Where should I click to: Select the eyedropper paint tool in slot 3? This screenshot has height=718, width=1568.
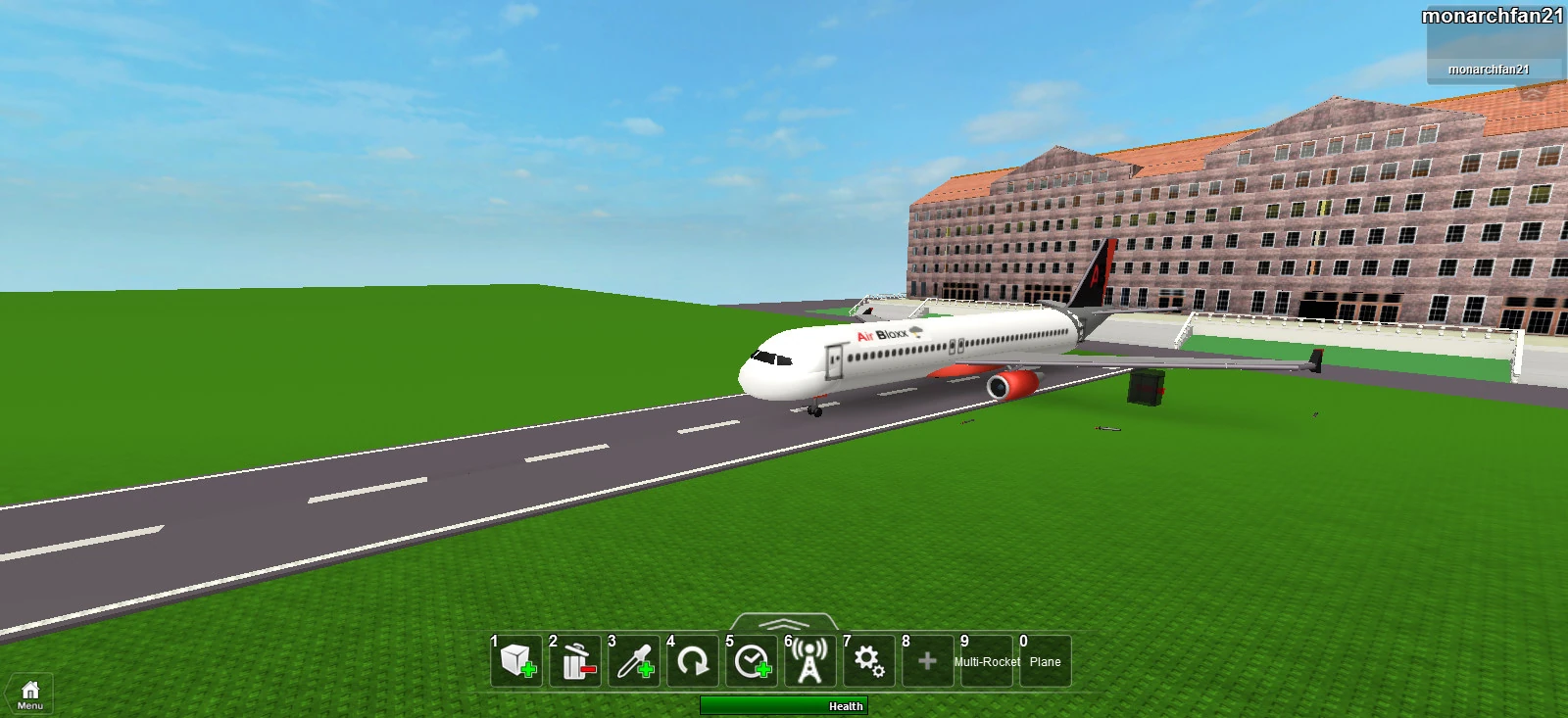point(632,660)
